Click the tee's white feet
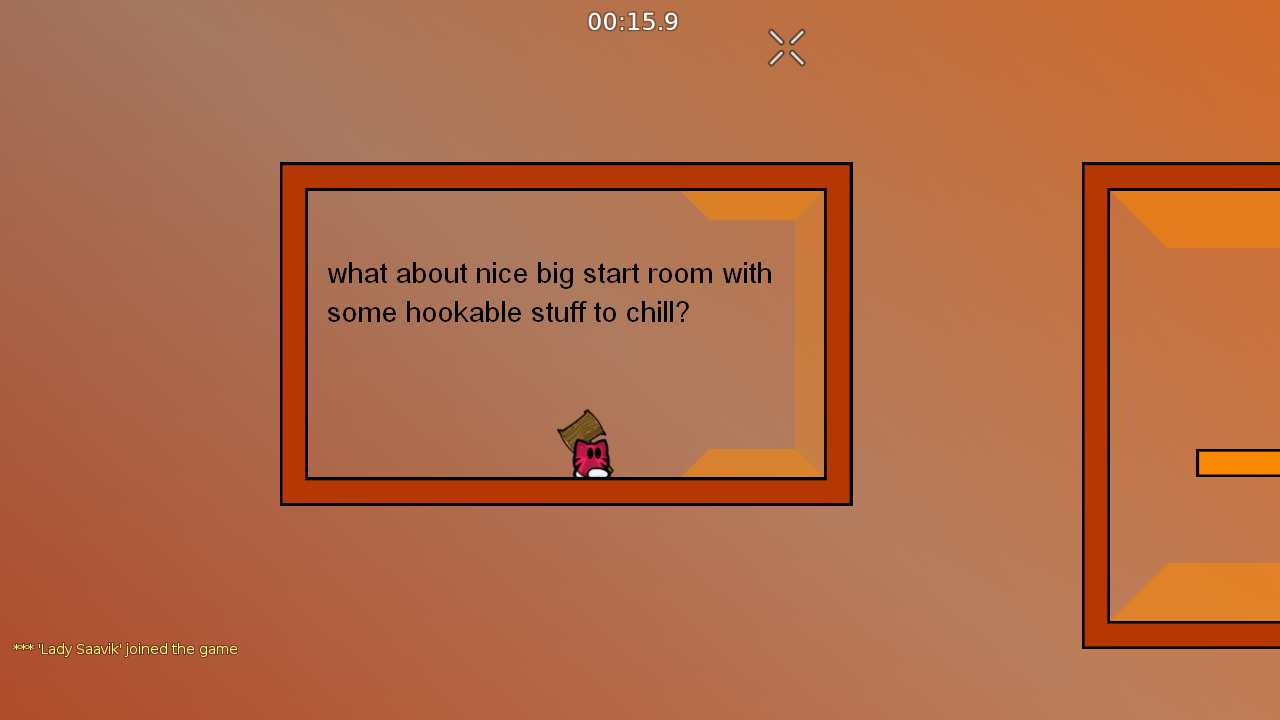The height and width of the screenshot is (720, 1280). pos(592,472)
